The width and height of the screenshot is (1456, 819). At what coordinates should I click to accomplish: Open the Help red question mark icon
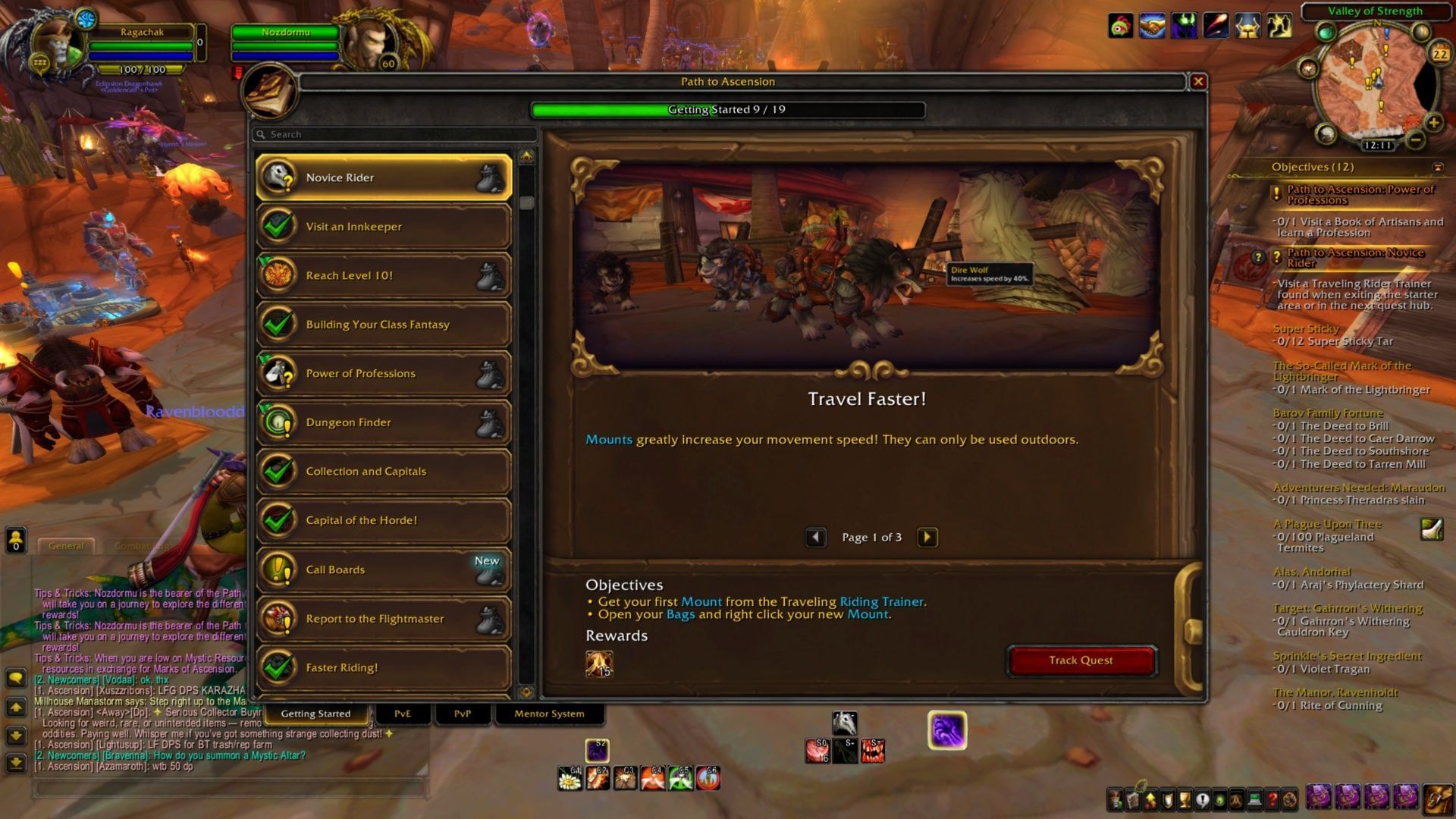[x=1272, y=800]
